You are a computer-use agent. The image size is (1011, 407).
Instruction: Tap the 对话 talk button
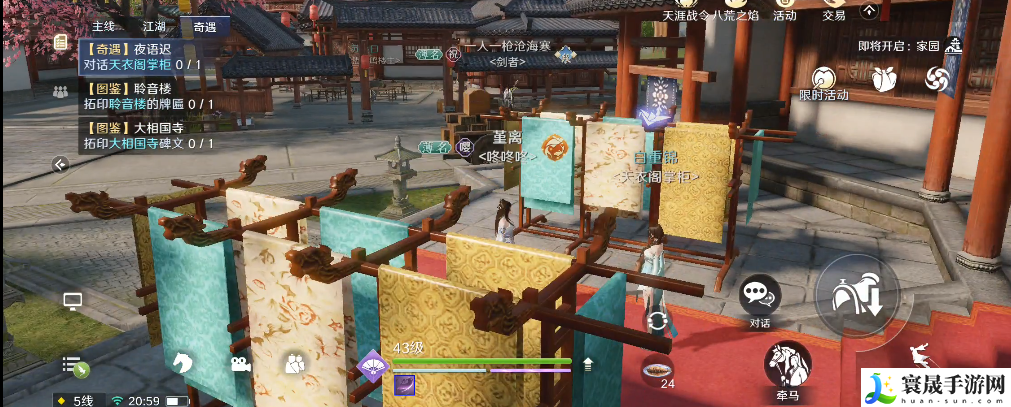760,297
